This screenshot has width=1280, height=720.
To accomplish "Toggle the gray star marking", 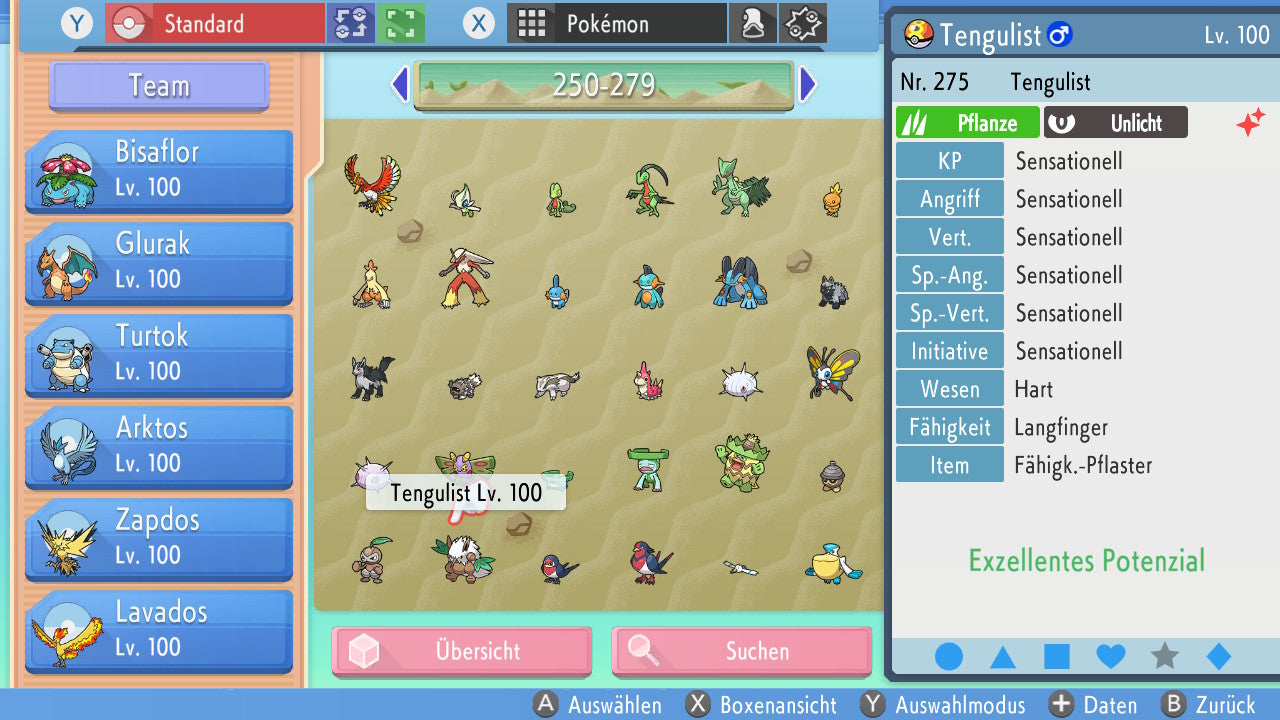I will pos(1165,657).
